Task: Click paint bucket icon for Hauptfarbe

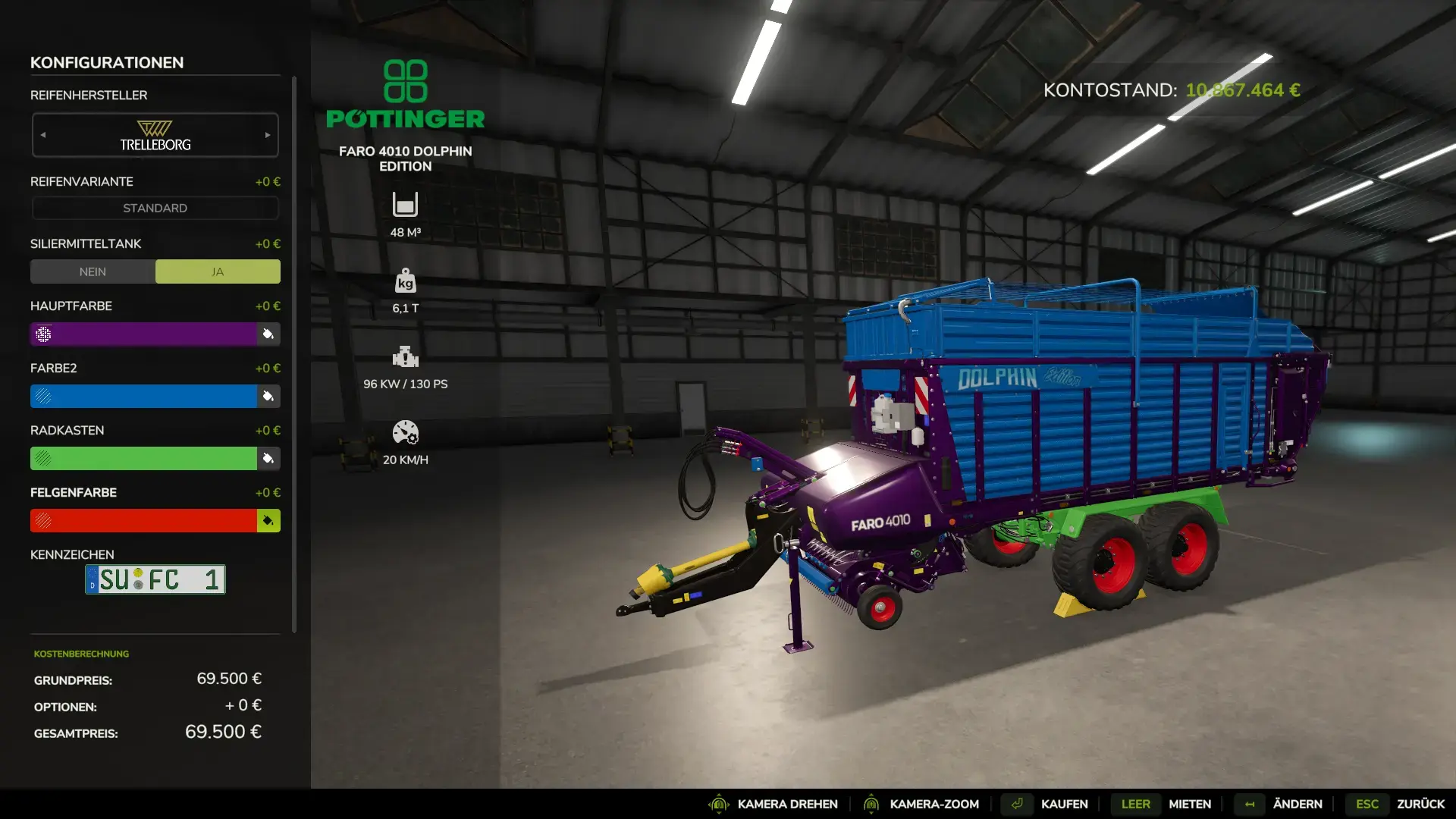Action: pyautogui.click(x=268, y=334)
